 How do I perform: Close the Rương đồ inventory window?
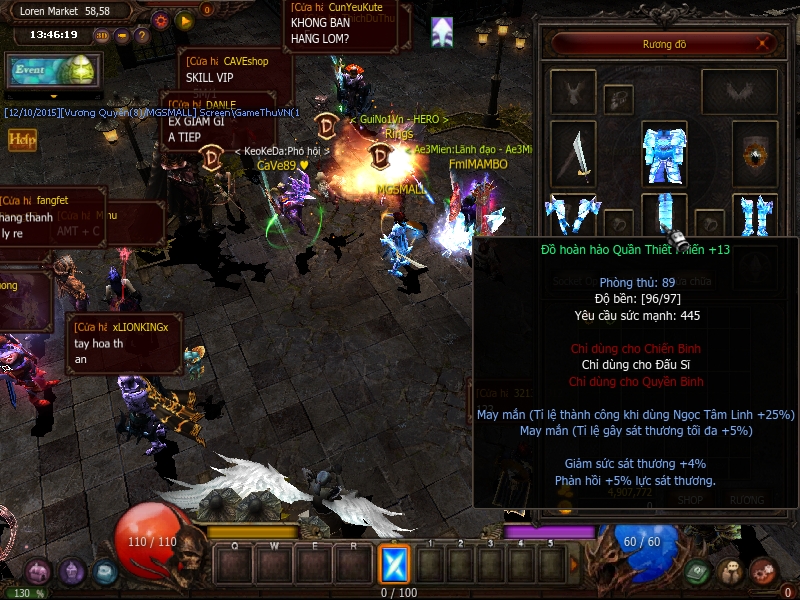pos(764,44)
